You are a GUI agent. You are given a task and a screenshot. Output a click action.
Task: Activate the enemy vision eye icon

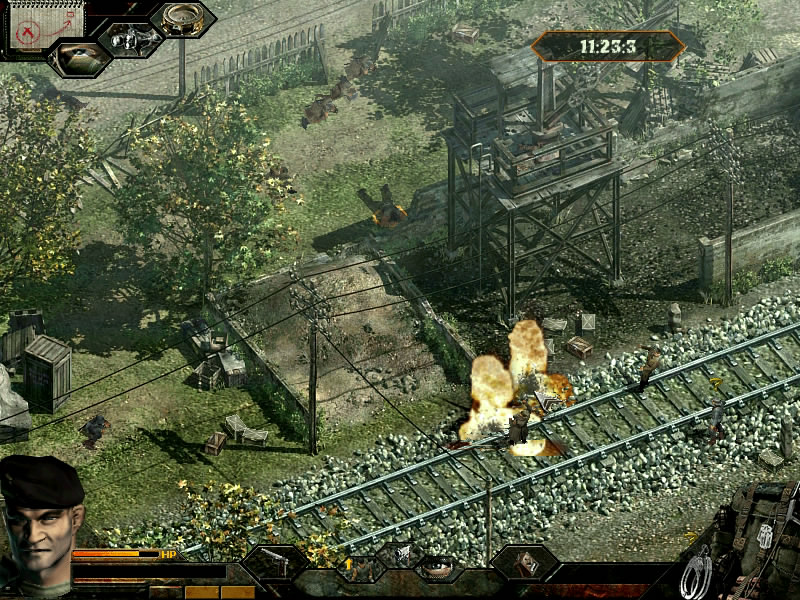point(80,57)
